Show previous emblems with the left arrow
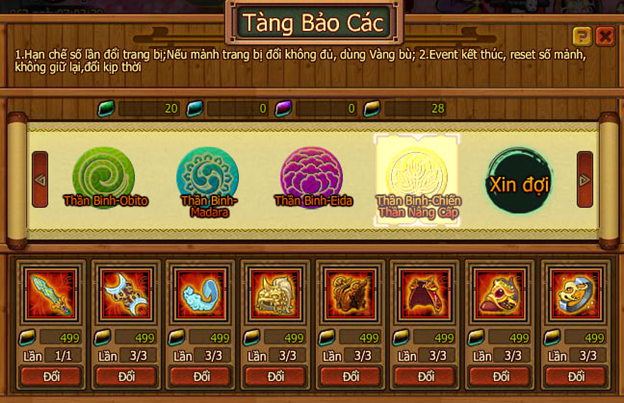 tap(40, 180)
